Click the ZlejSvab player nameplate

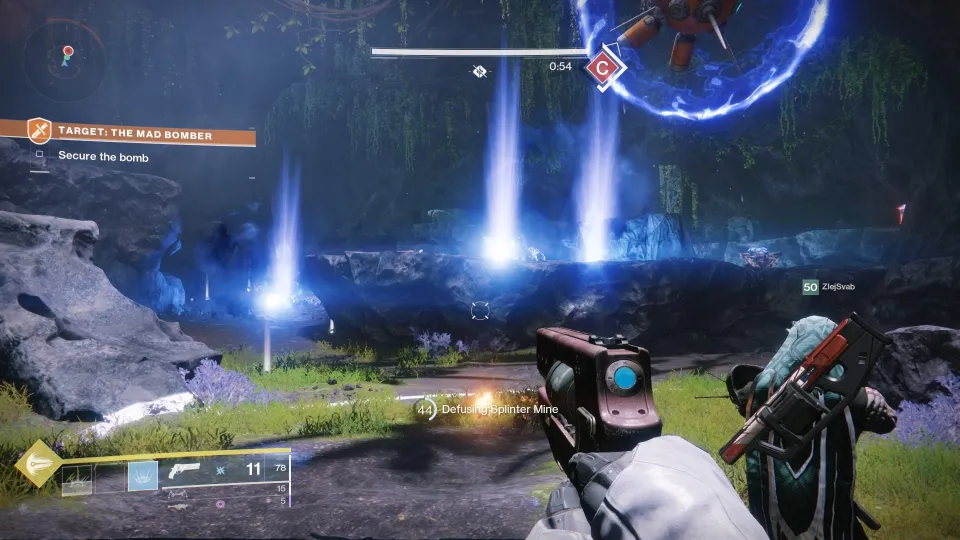[x=833, y=287]
